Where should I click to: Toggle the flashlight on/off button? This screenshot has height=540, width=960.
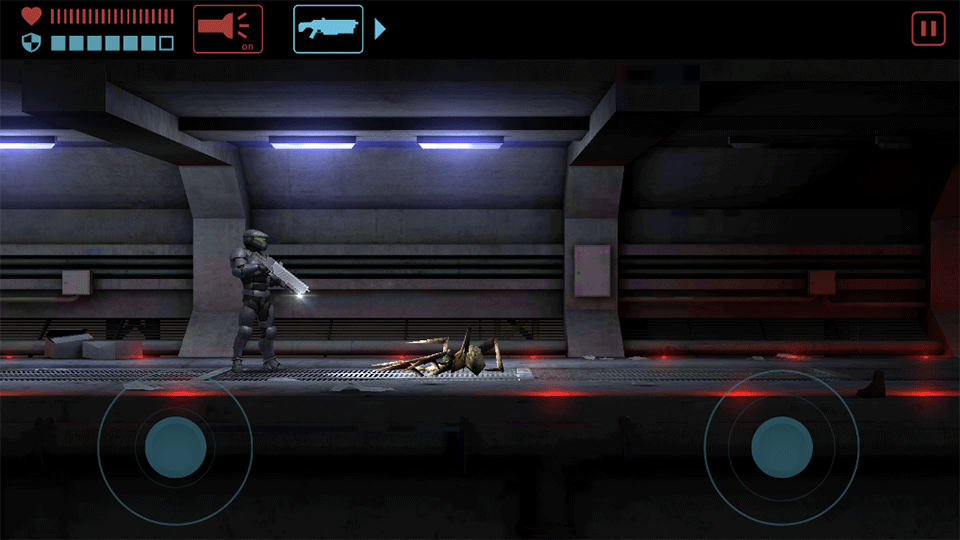[x=228, y=29]
